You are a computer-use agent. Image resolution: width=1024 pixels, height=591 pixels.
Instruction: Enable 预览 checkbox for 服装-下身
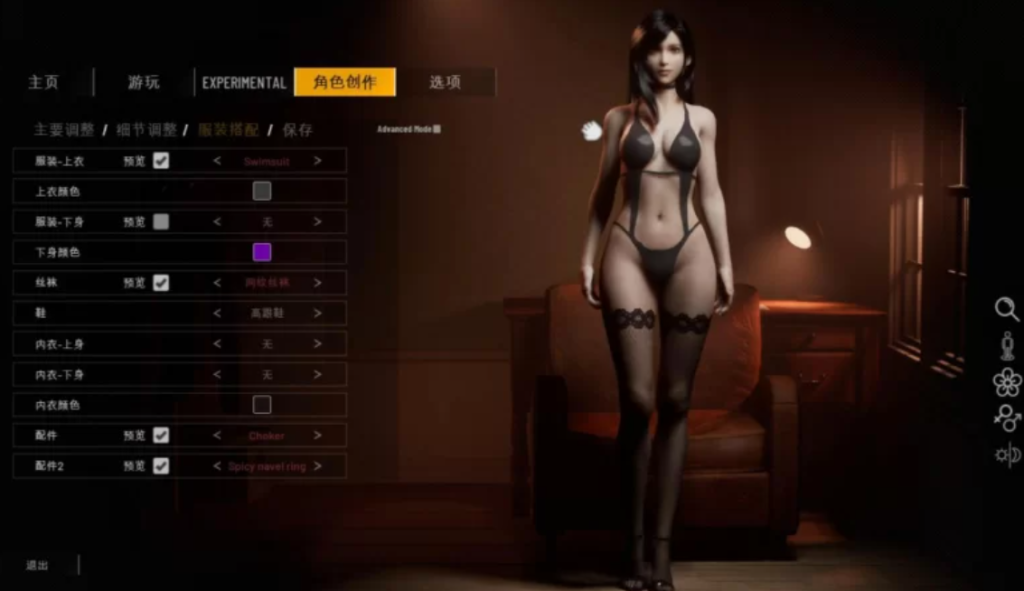pyautogui.click(x=161, y=222)
